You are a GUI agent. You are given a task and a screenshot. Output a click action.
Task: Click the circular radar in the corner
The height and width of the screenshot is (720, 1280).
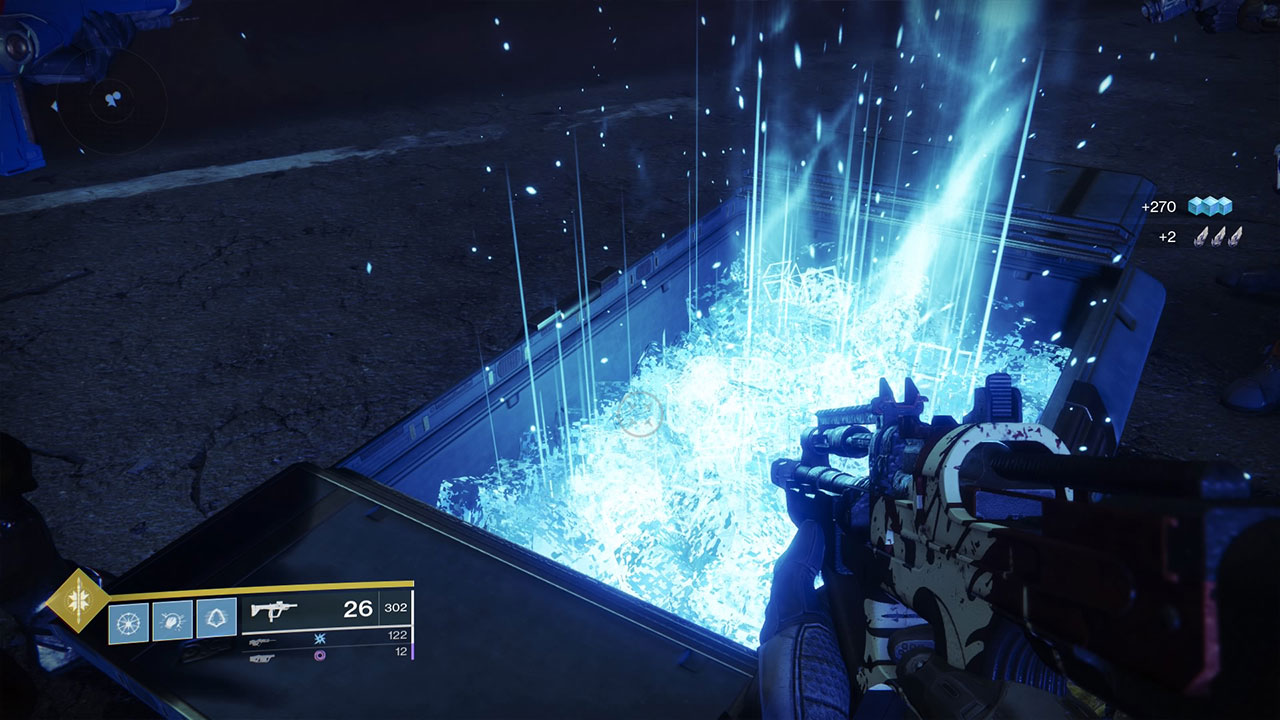pos(111,101)
